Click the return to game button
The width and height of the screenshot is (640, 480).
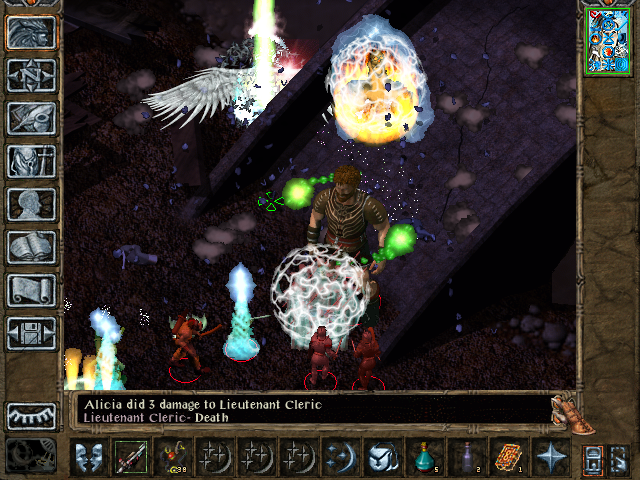pos(31,32)
